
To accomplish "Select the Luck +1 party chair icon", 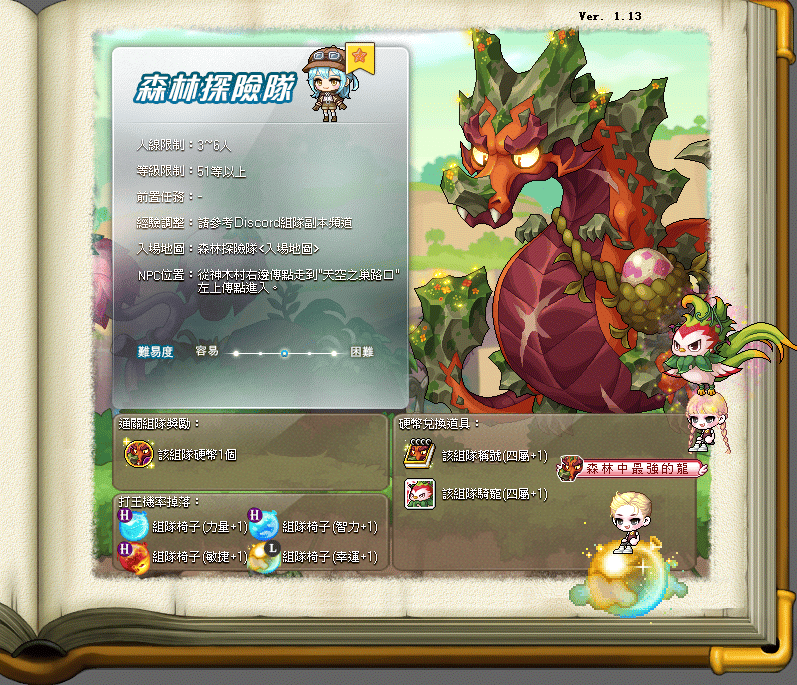I will click(x=264, y=556).
